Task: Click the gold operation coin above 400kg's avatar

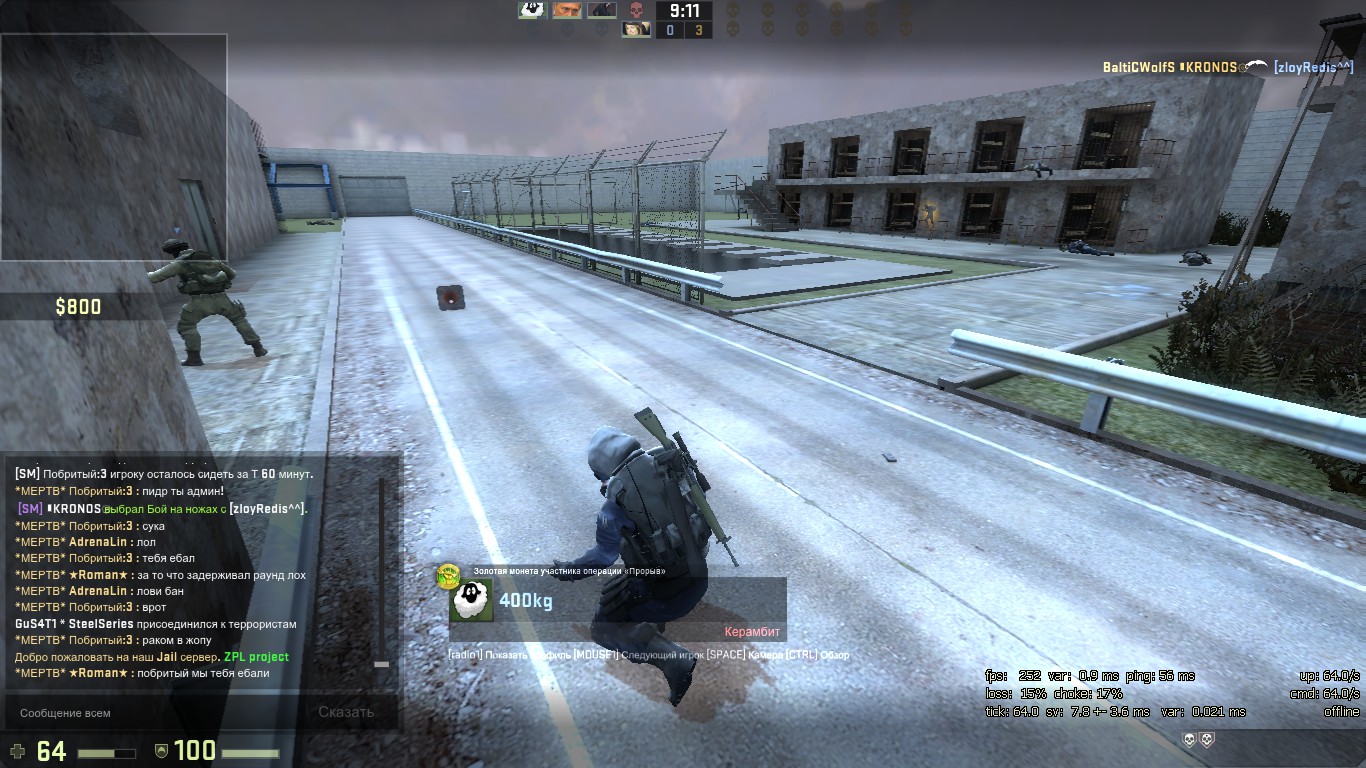Action: (447, 576)
